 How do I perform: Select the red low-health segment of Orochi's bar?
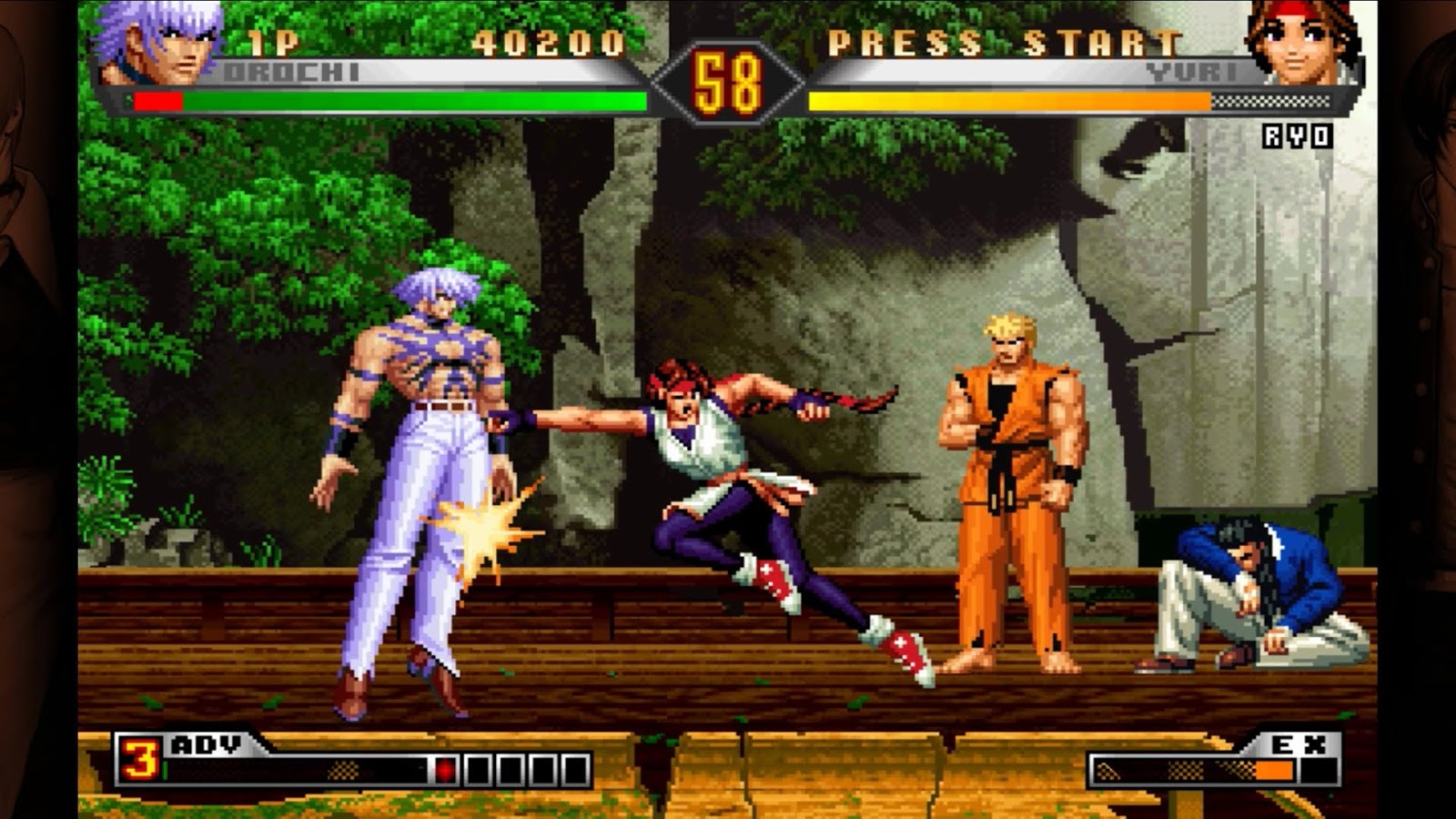click(x=159, y=100)
